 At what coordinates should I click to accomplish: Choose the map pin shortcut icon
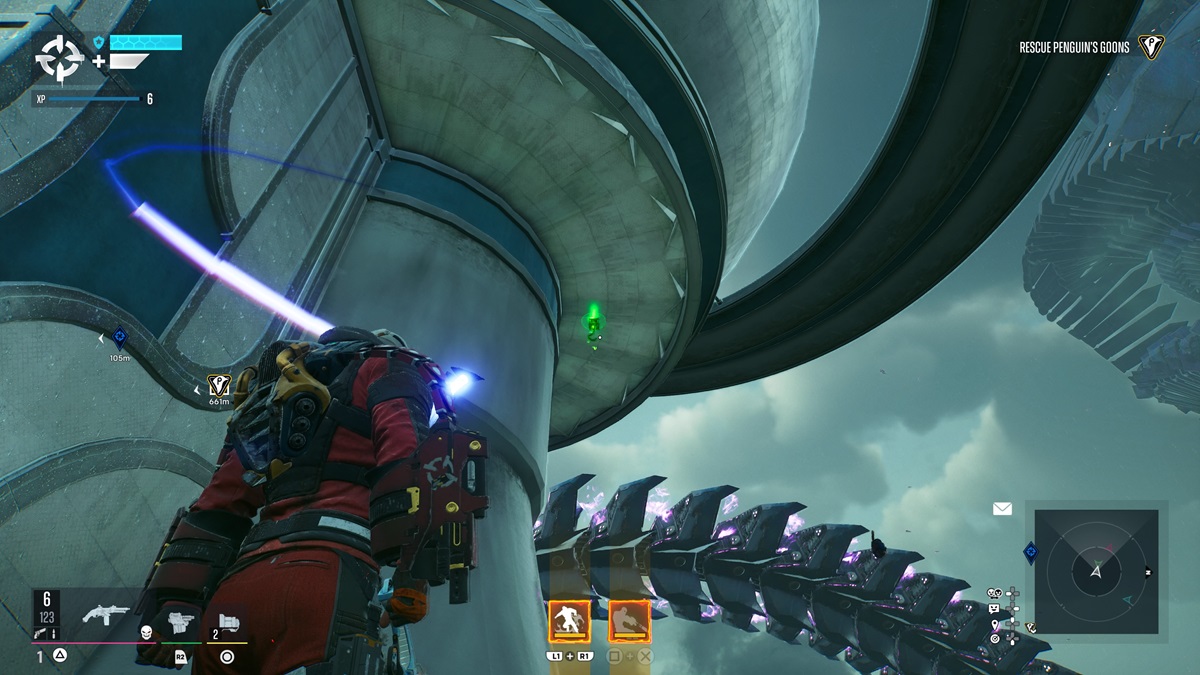(995, 625)
